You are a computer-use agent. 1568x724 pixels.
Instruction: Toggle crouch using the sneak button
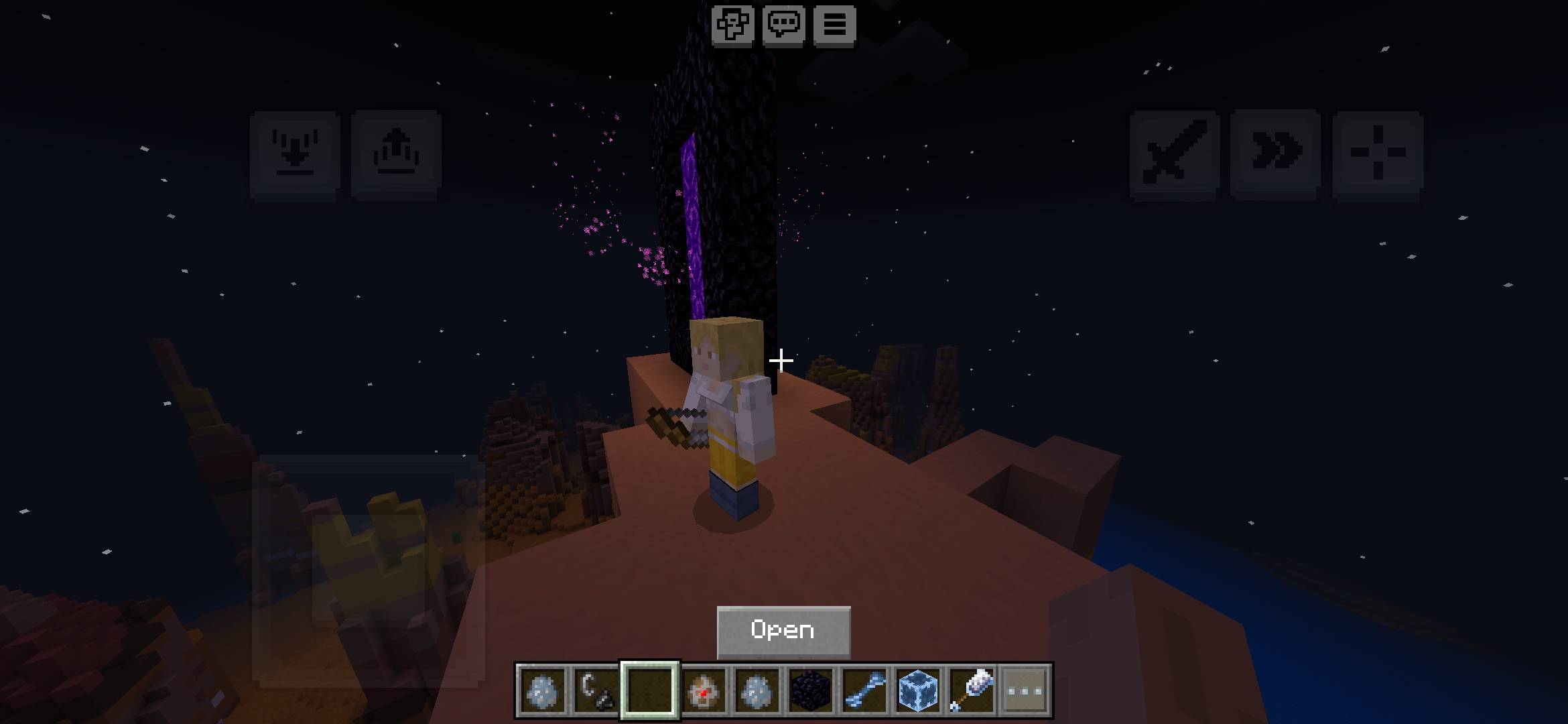[x=293, y=152]
